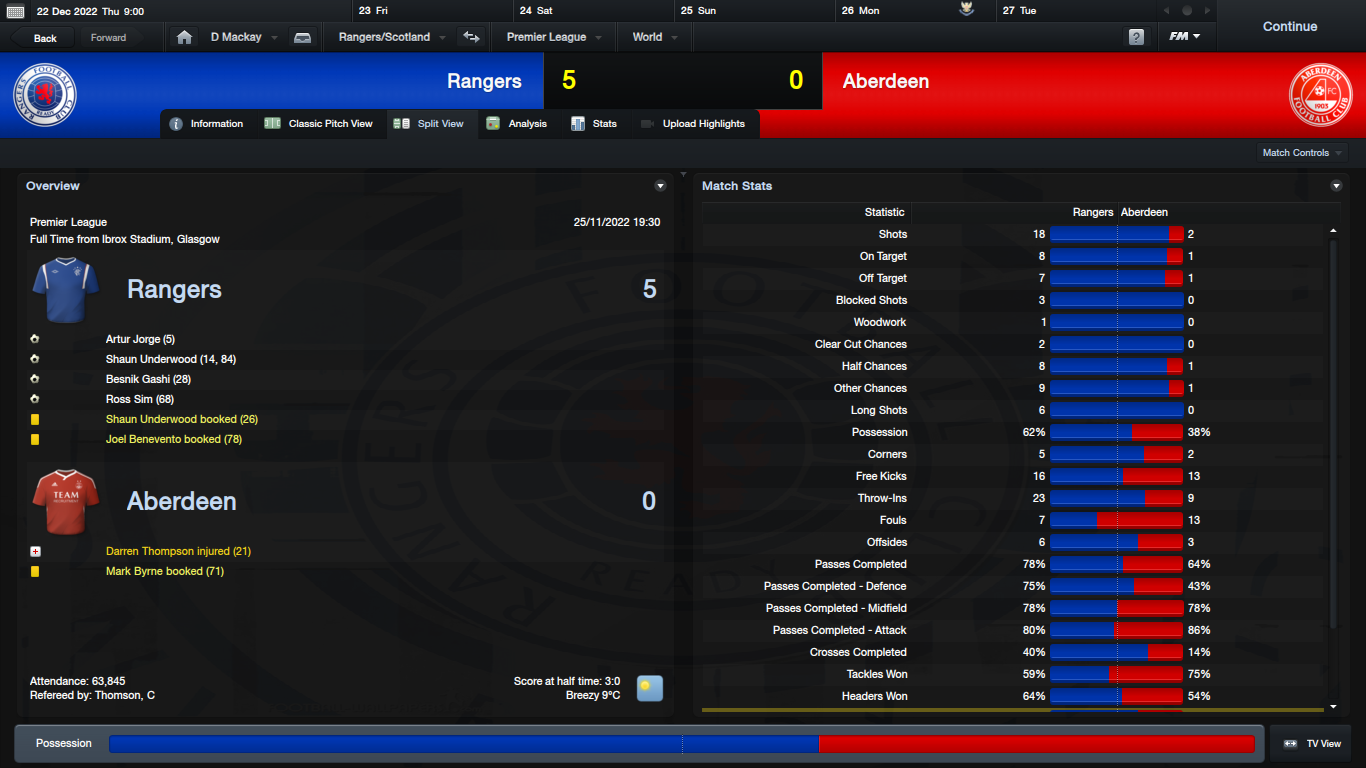Click the Continue button
Viewport: 1366px width, 768px height.
point(1289,27)
